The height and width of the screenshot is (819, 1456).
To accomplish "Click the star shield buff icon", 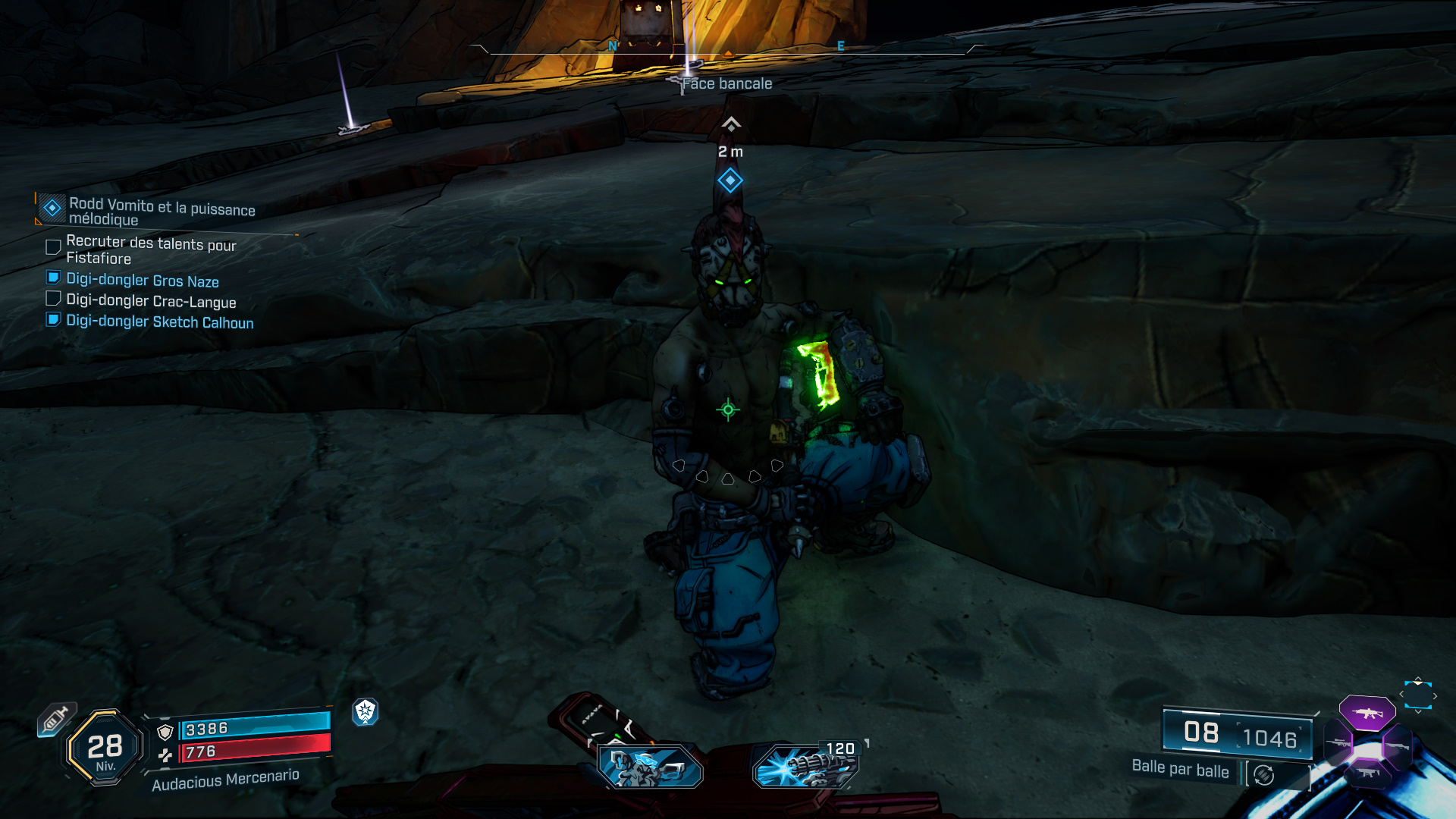I will coord(366,711).
